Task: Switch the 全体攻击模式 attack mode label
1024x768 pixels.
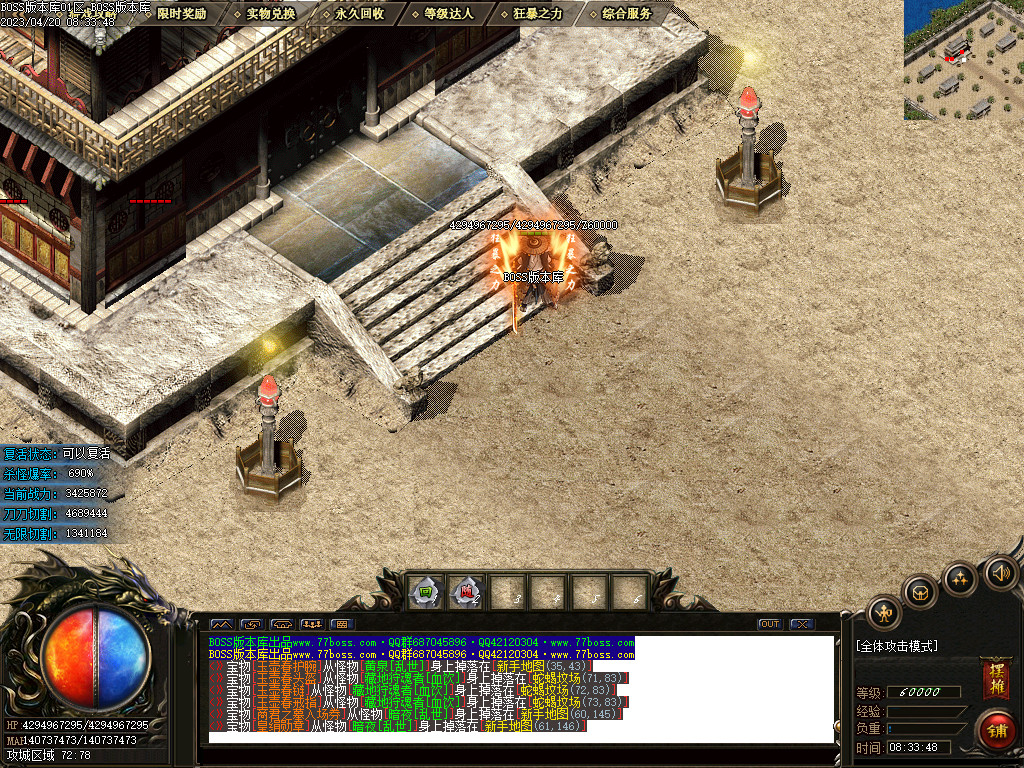Action: pos(897,646)
